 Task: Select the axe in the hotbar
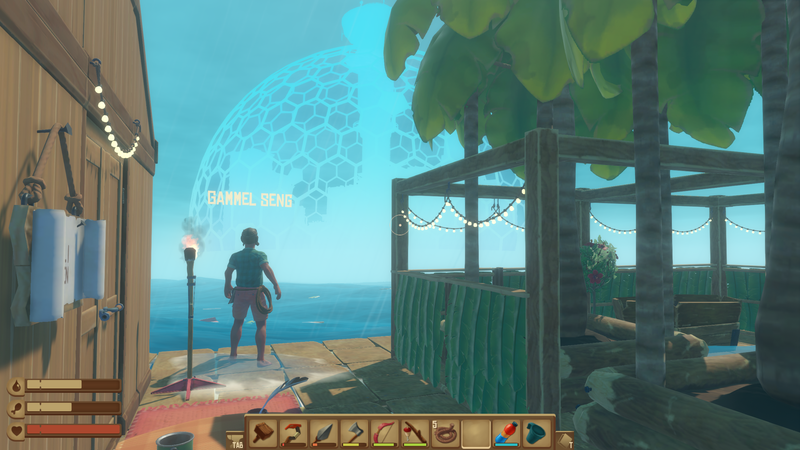coord(355,433)
